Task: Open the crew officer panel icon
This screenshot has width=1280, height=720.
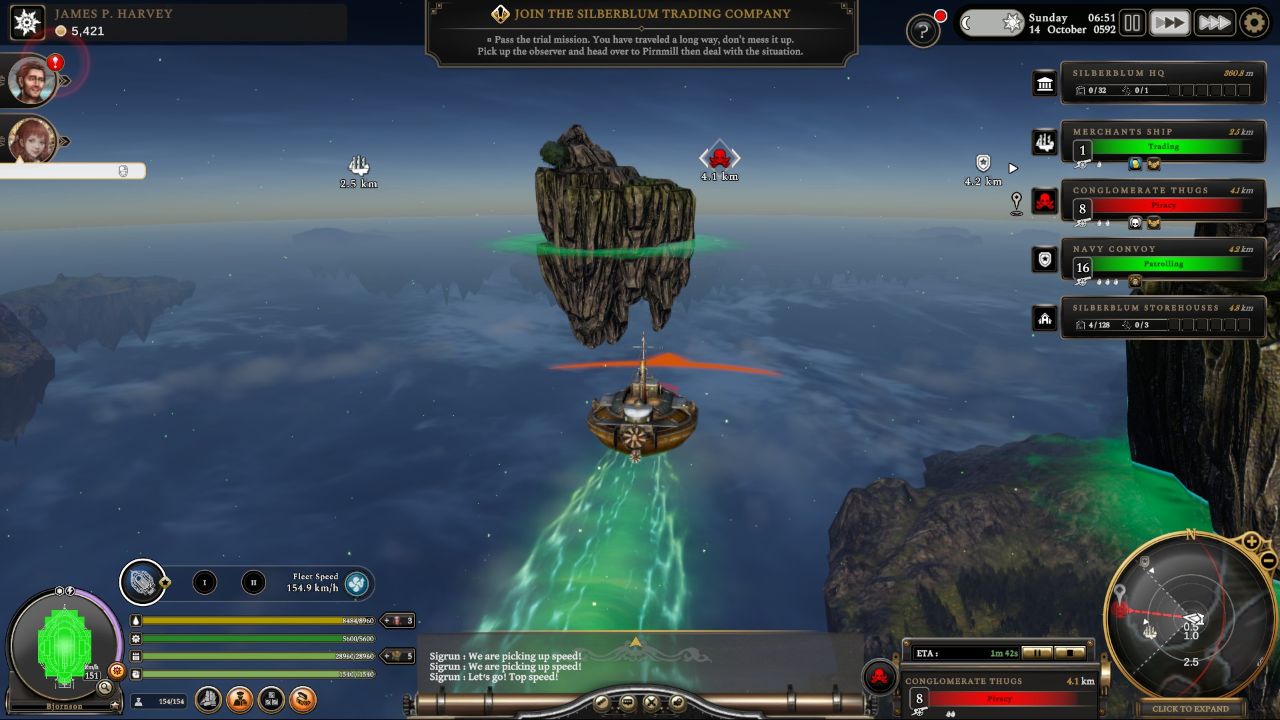Action: pos(241,701)
